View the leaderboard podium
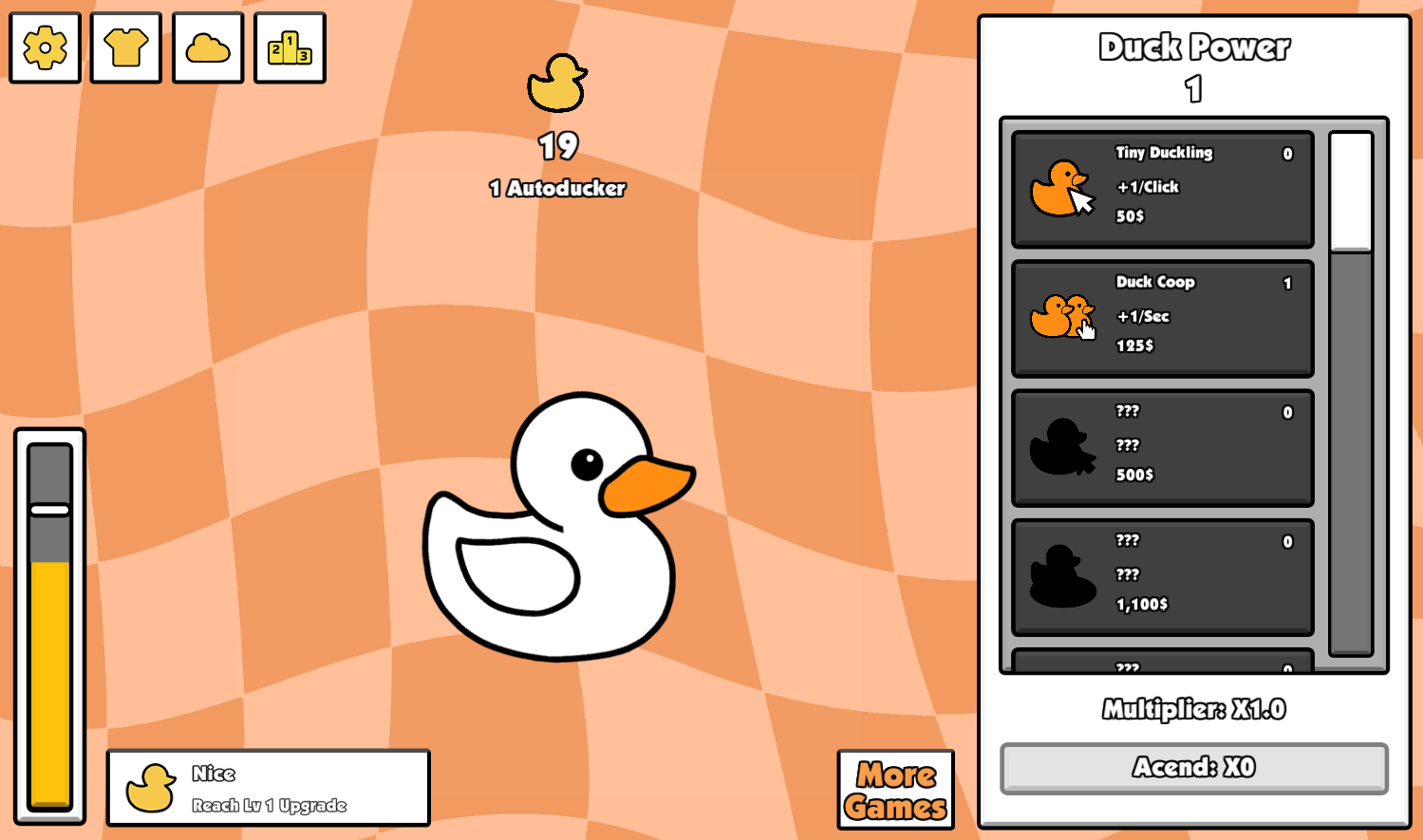Viewport: 1423px width, 840px height. 290,48
